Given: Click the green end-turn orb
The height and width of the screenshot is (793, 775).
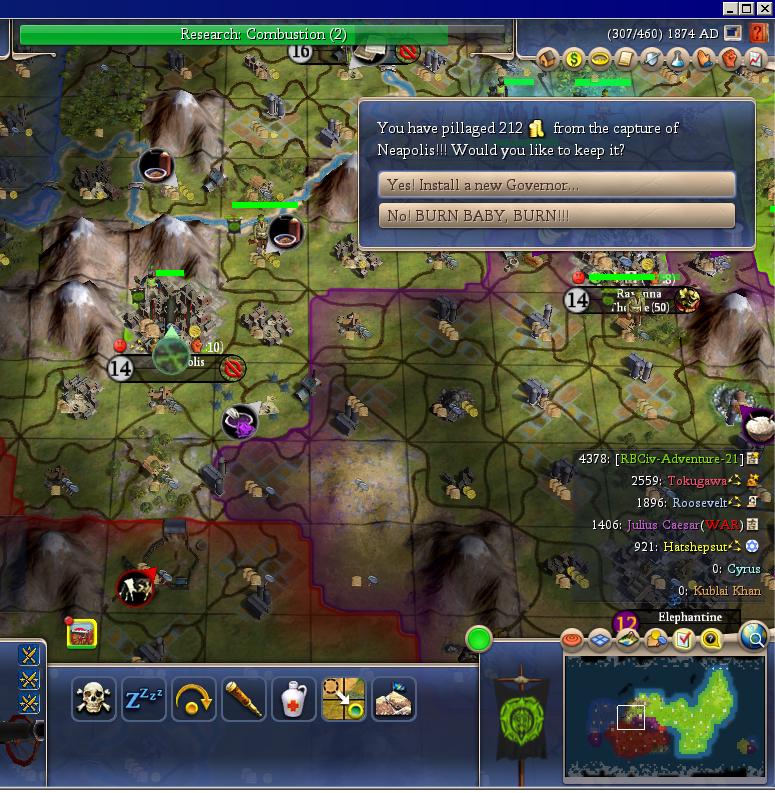Looking at the screenshot, I should [x=479, y=638].
